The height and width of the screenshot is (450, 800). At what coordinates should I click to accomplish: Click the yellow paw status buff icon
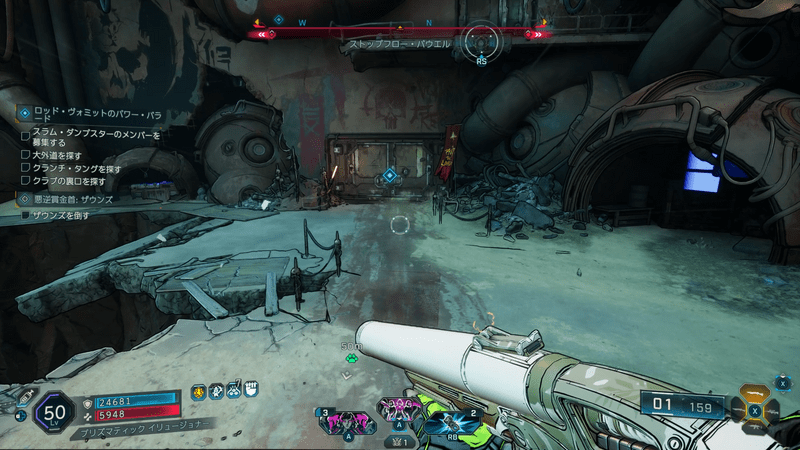click(200, 393)
